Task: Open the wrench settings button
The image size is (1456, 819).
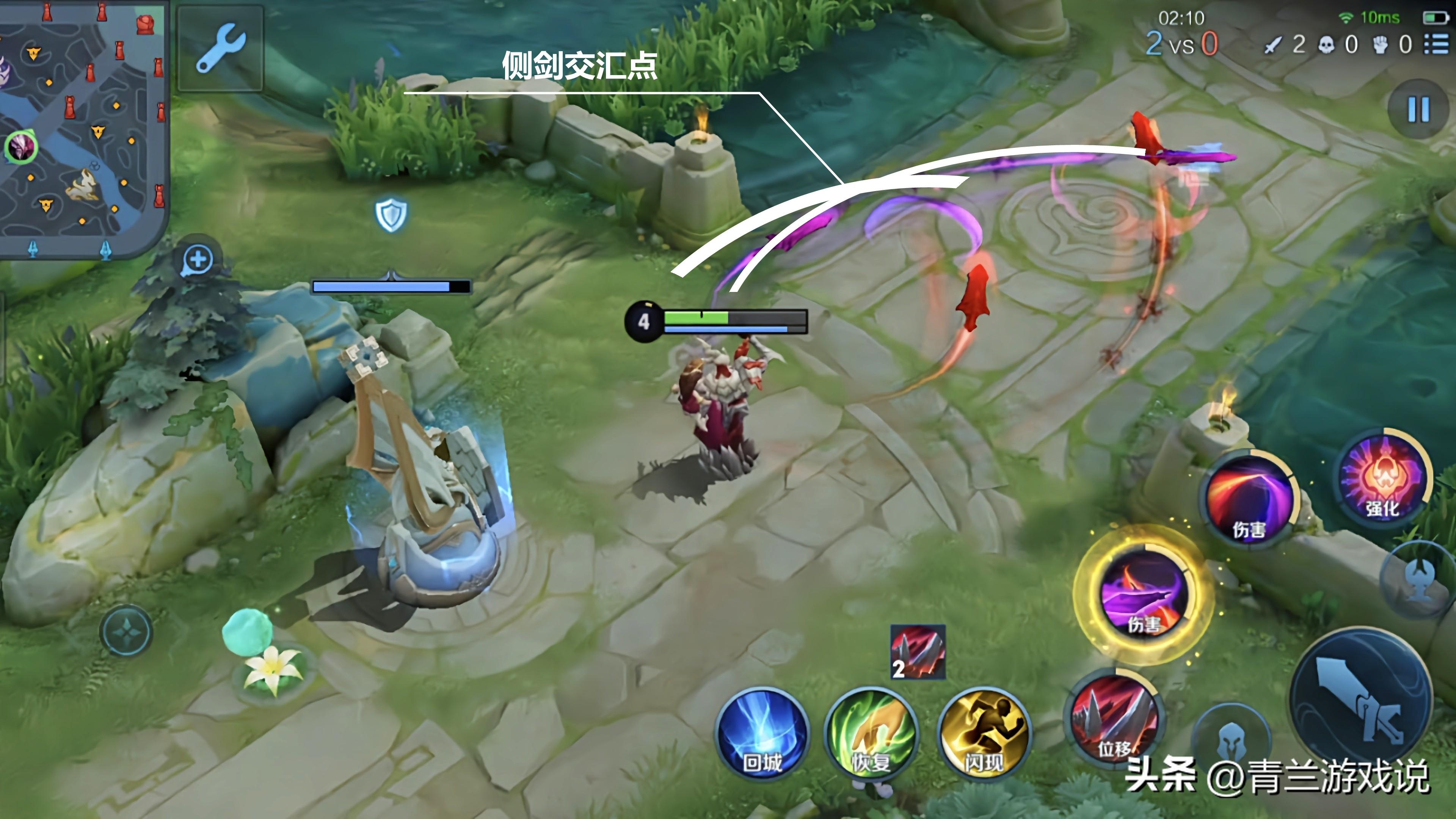Action: pos(220,49)
